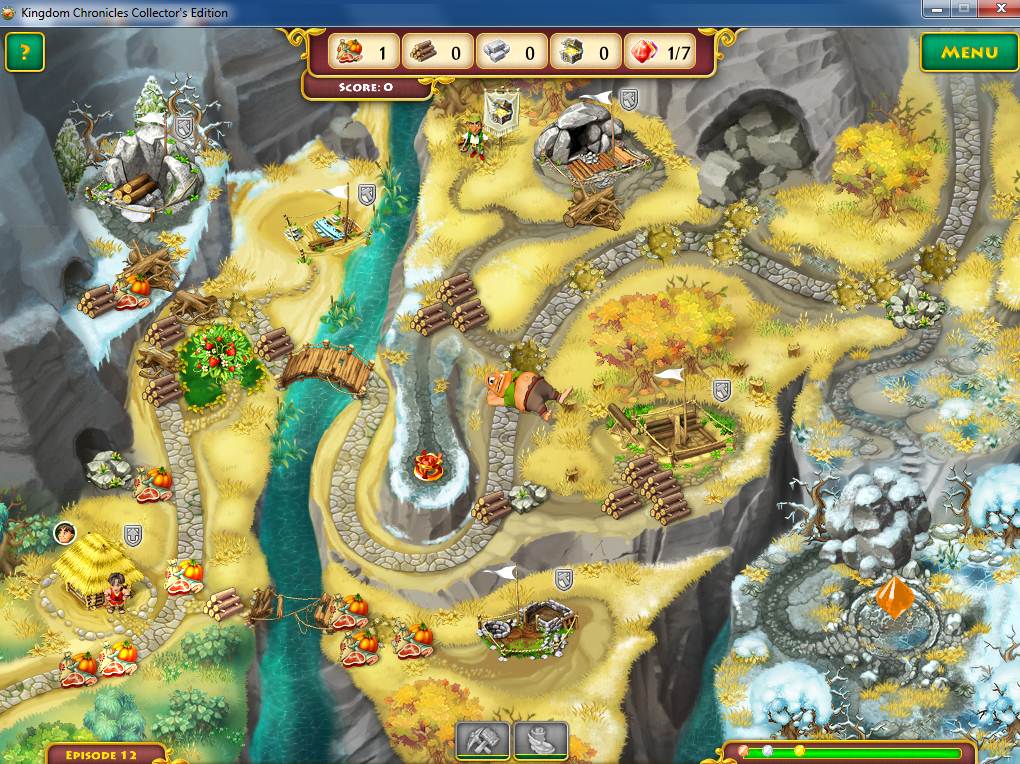1020x764 pixels.
Task: Close the Kingdom Chronicles window
Action: [996, 9]
